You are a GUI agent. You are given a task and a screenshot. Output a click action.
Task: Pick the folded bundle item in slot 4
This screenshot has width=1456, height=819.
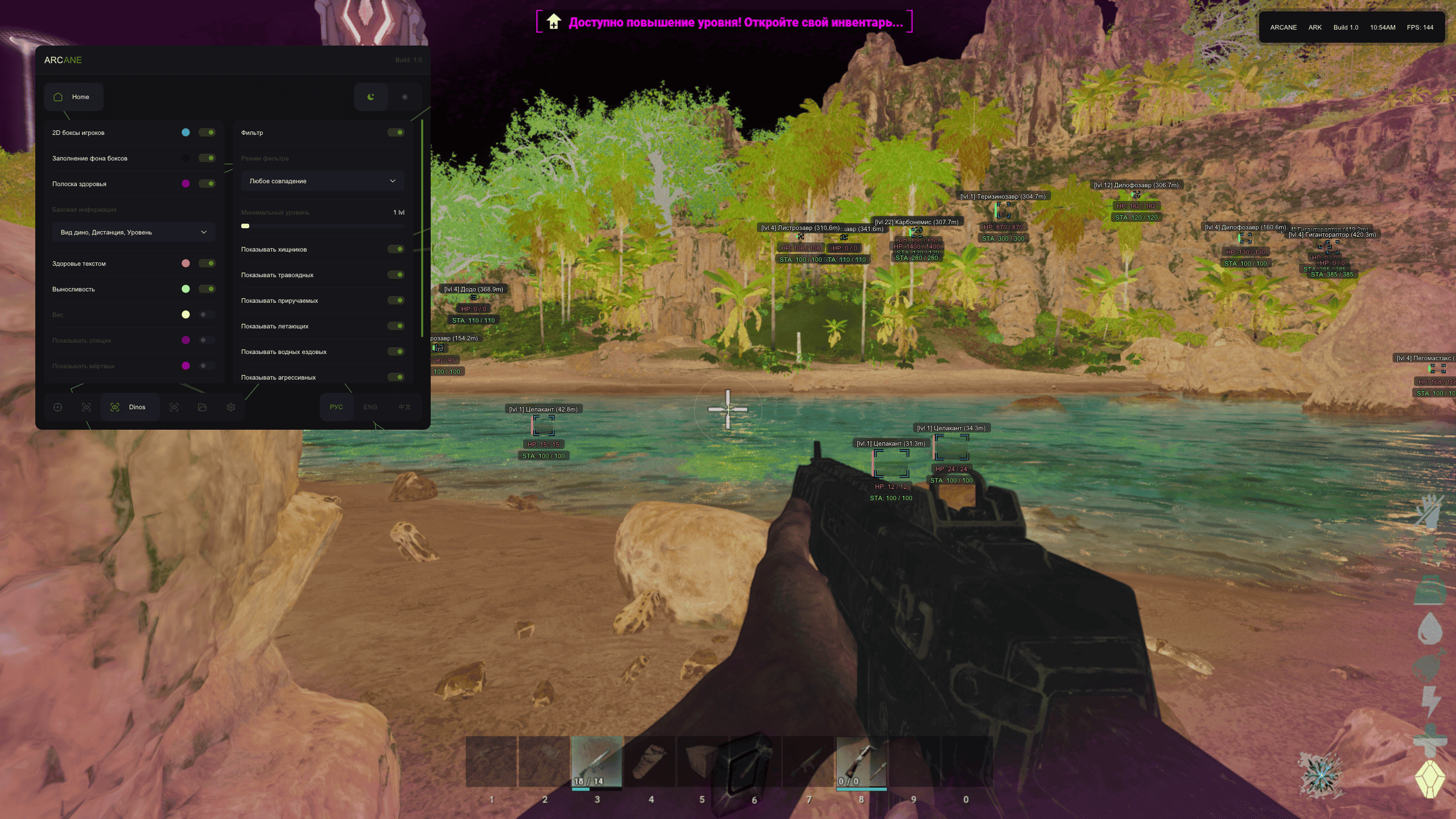coord(650,762)
